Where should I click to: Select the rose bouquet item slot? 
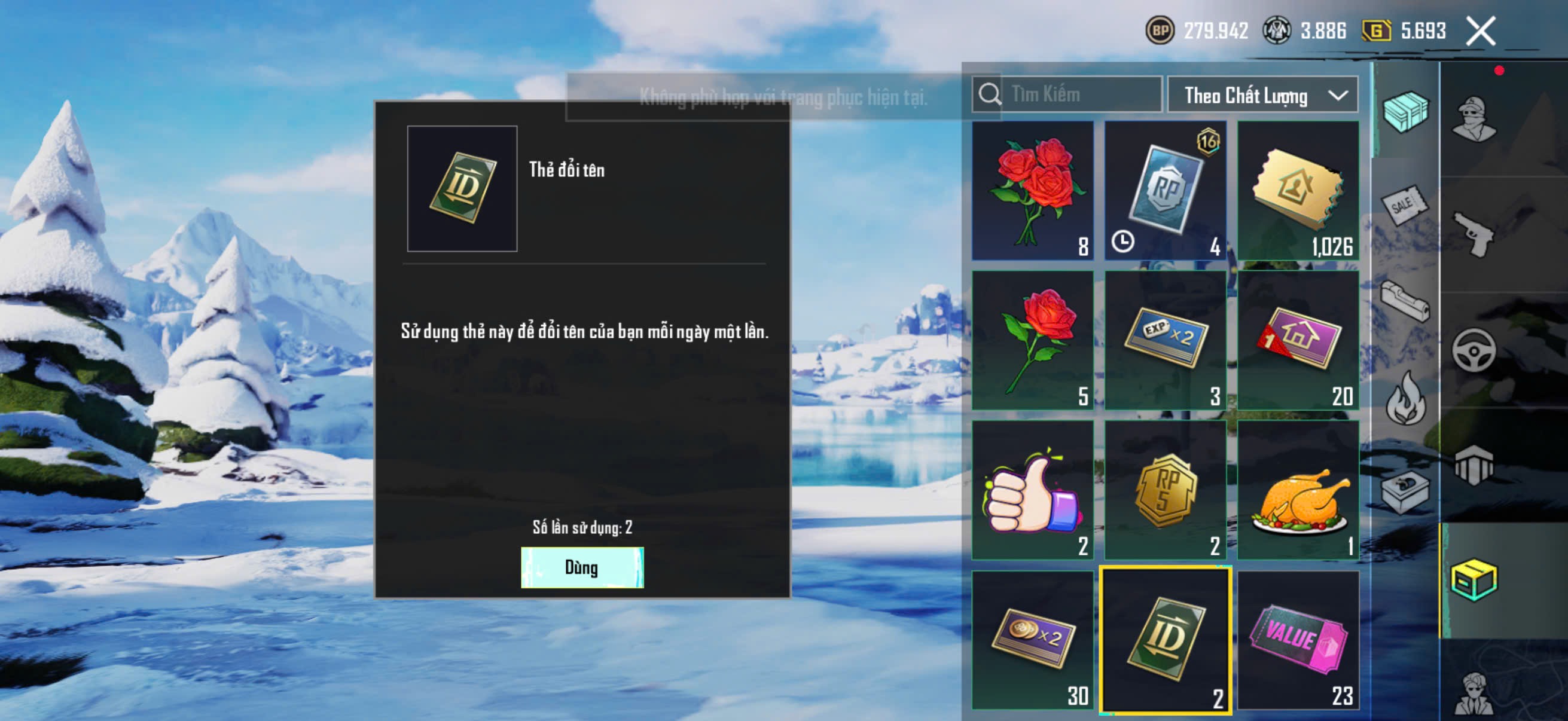click(1032, 191)
